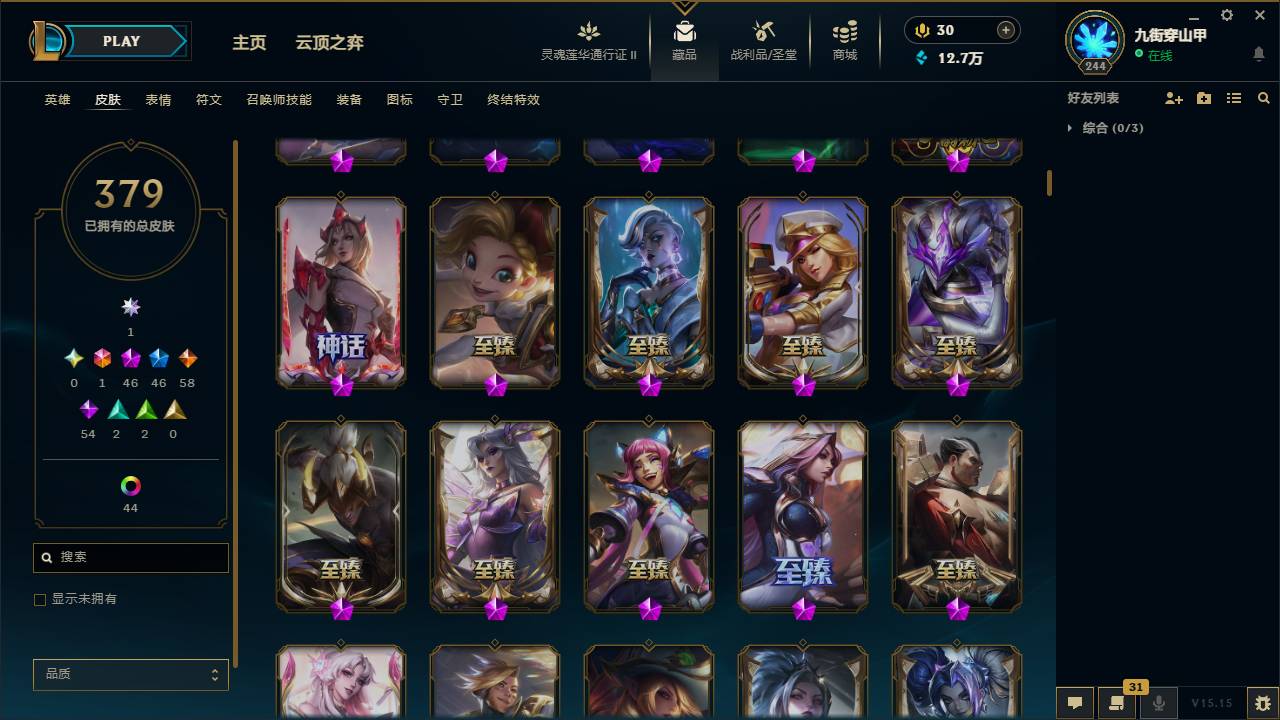Mute the microphone

pyautogui.click(x=1157, y=703)
